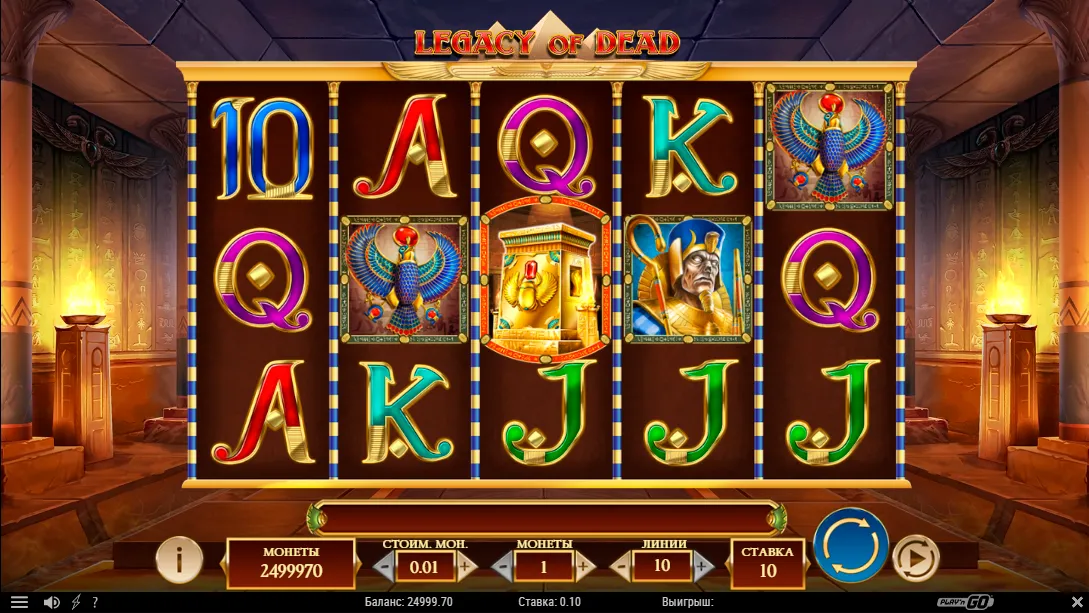Spin the reels with the blue button
Image resolution: width=1089 pixels, height=613 pixels.
850,548
